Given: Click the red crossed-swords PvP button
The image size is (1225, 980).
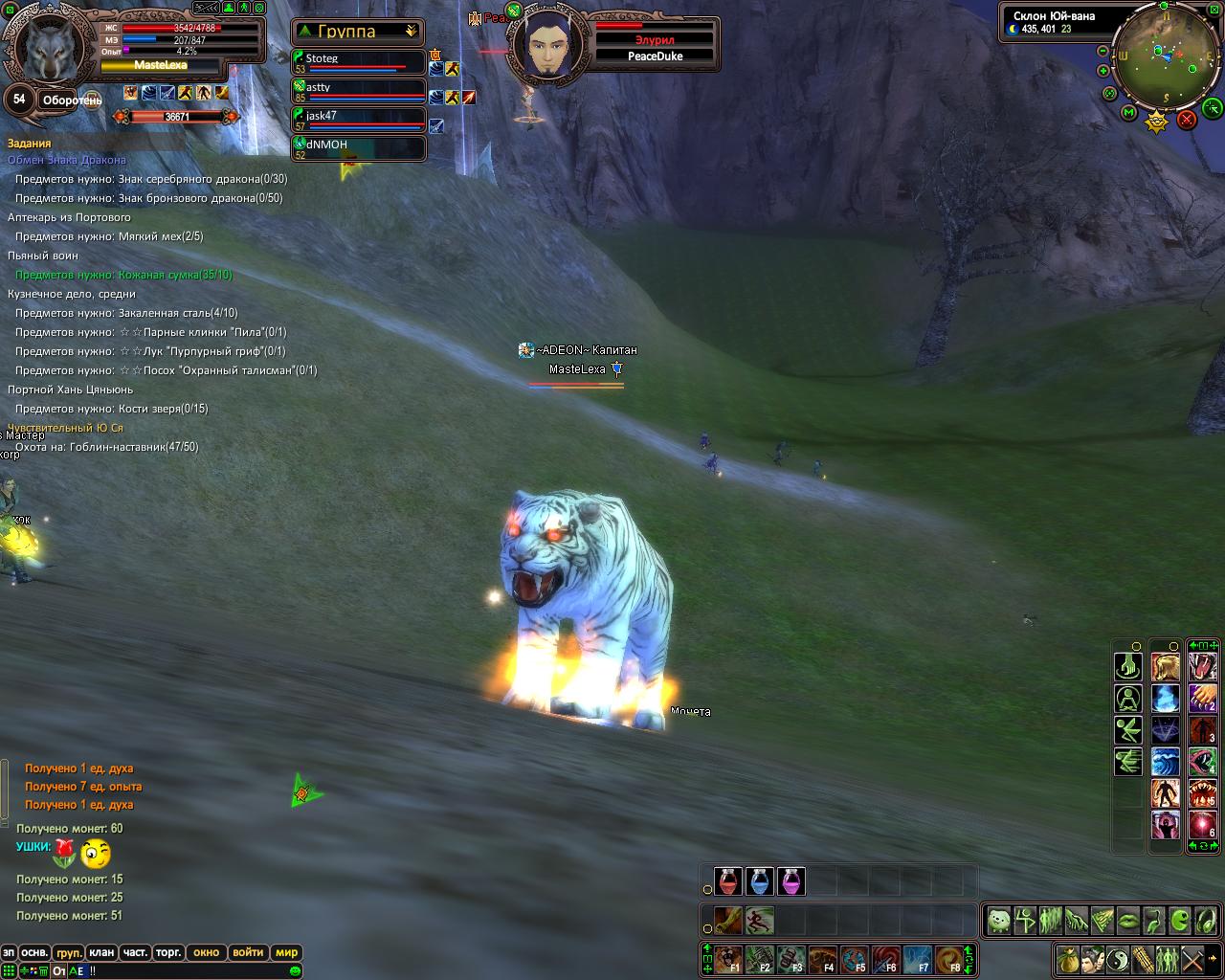Looking at the screenshot, I should [1187, 120].
